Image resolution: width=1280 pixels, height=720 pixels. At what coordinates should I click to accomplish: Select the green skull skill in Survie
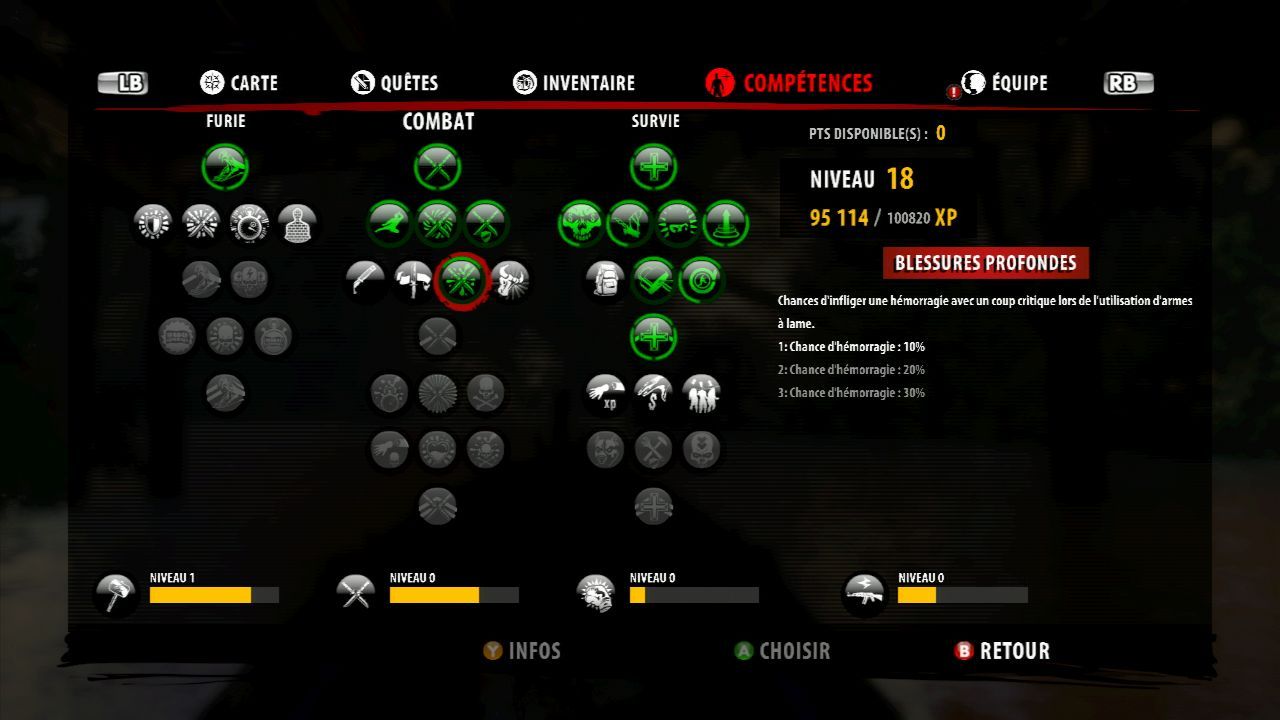pyautogui.click(x=581, y=222)
